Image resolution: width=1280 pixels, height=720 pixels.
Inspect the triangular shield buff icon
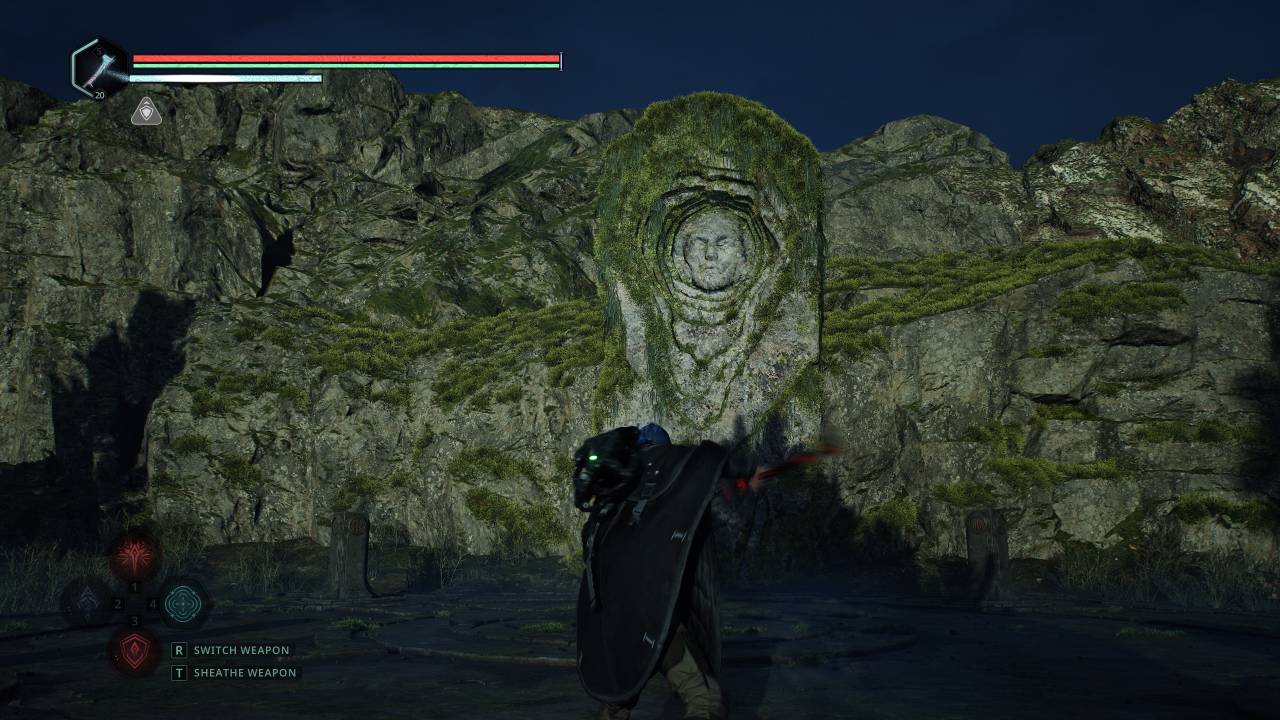[x=146, y=112]
